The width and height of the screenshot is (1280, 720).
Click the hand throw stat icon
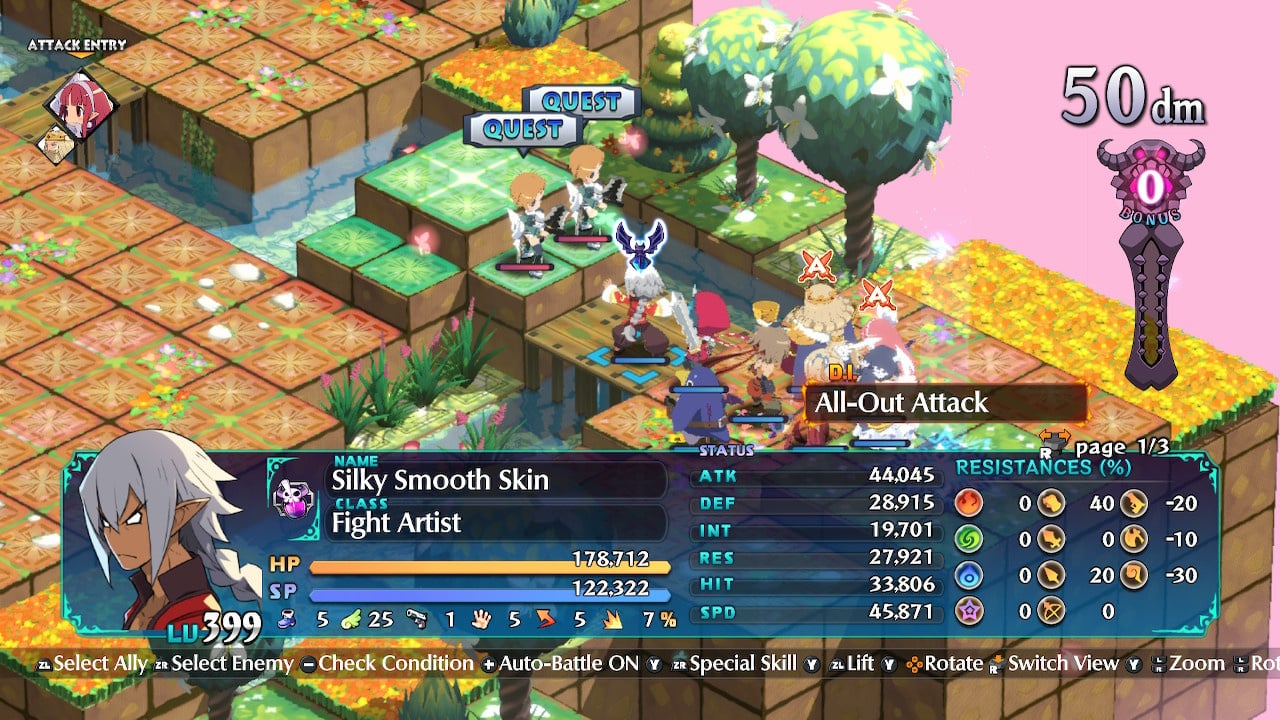point(481,619)
